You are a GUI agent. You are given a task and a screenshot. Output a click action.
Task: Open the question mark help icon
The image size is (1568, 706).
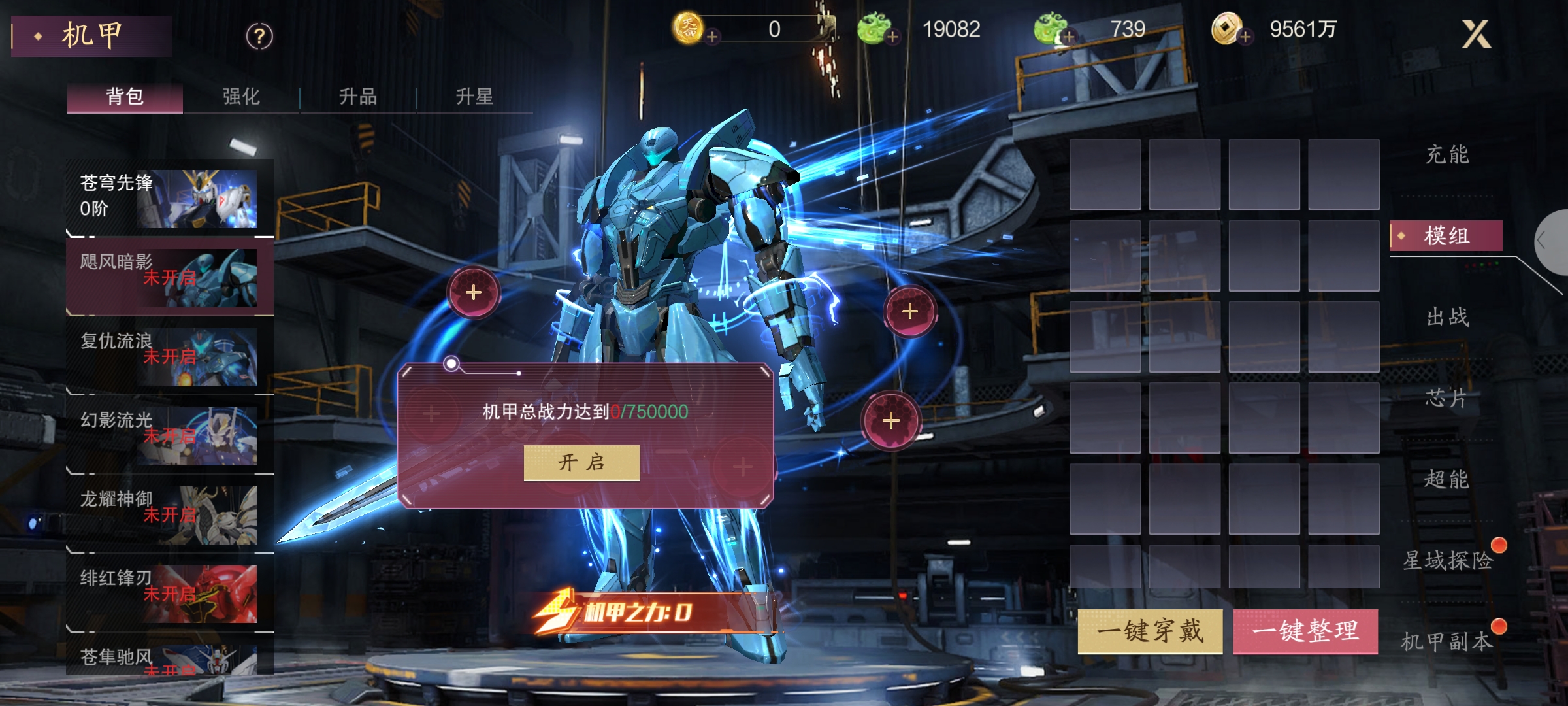[x=259, y=37]
